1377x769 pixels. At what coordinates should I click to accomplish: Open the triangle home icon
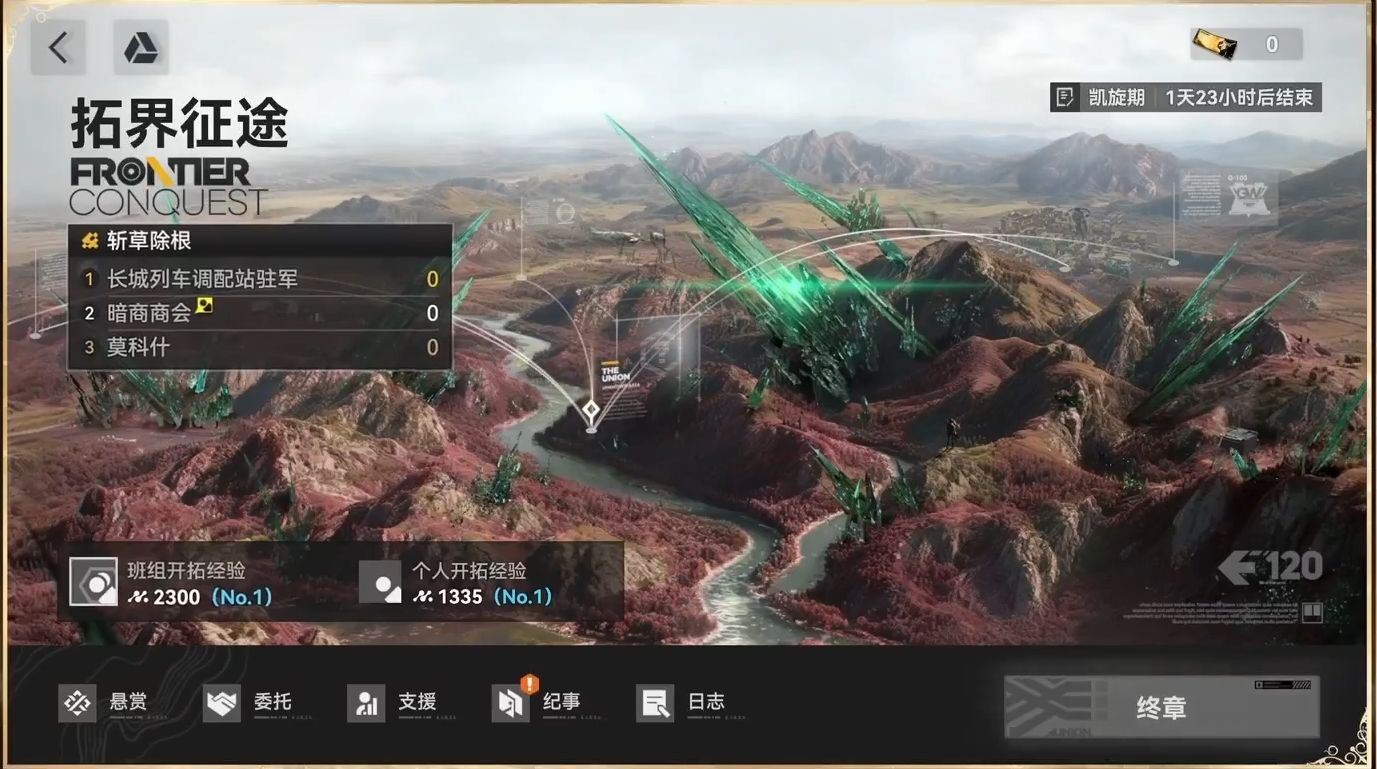[140, 47]
